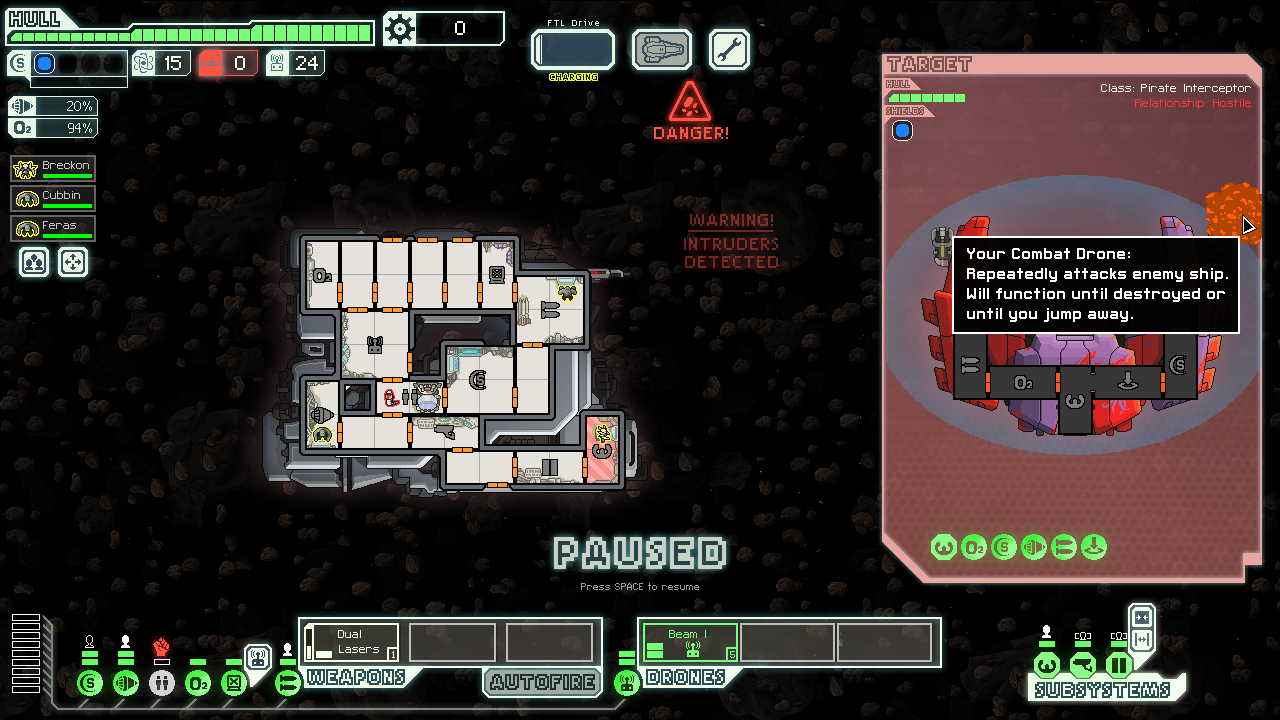Activate the Beam I drone slot
This screenshot has height=720, width=1280.
[x=690, y=642]
